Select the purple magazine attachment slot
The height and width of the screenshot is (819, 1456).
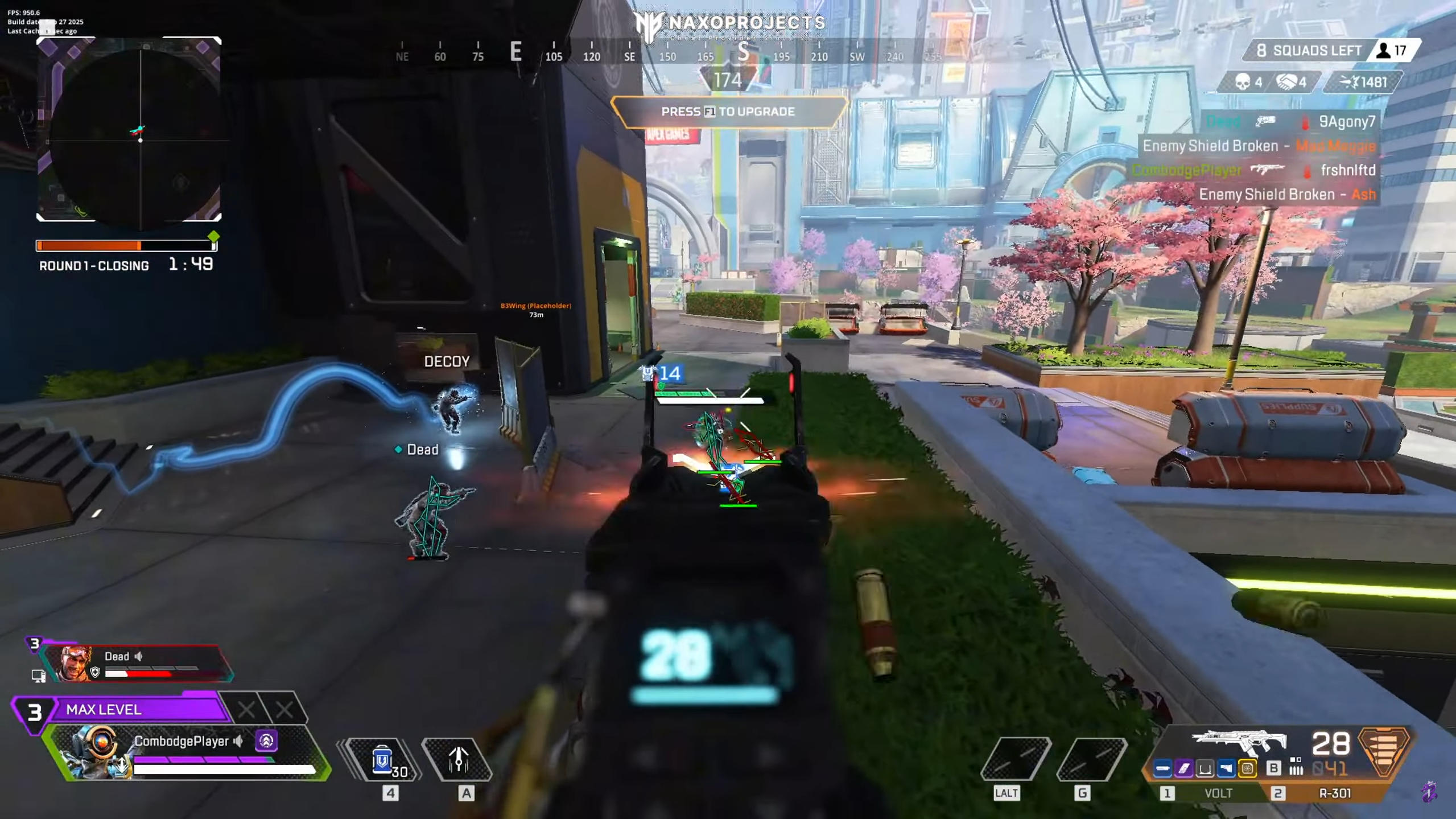click(1183, 769)
